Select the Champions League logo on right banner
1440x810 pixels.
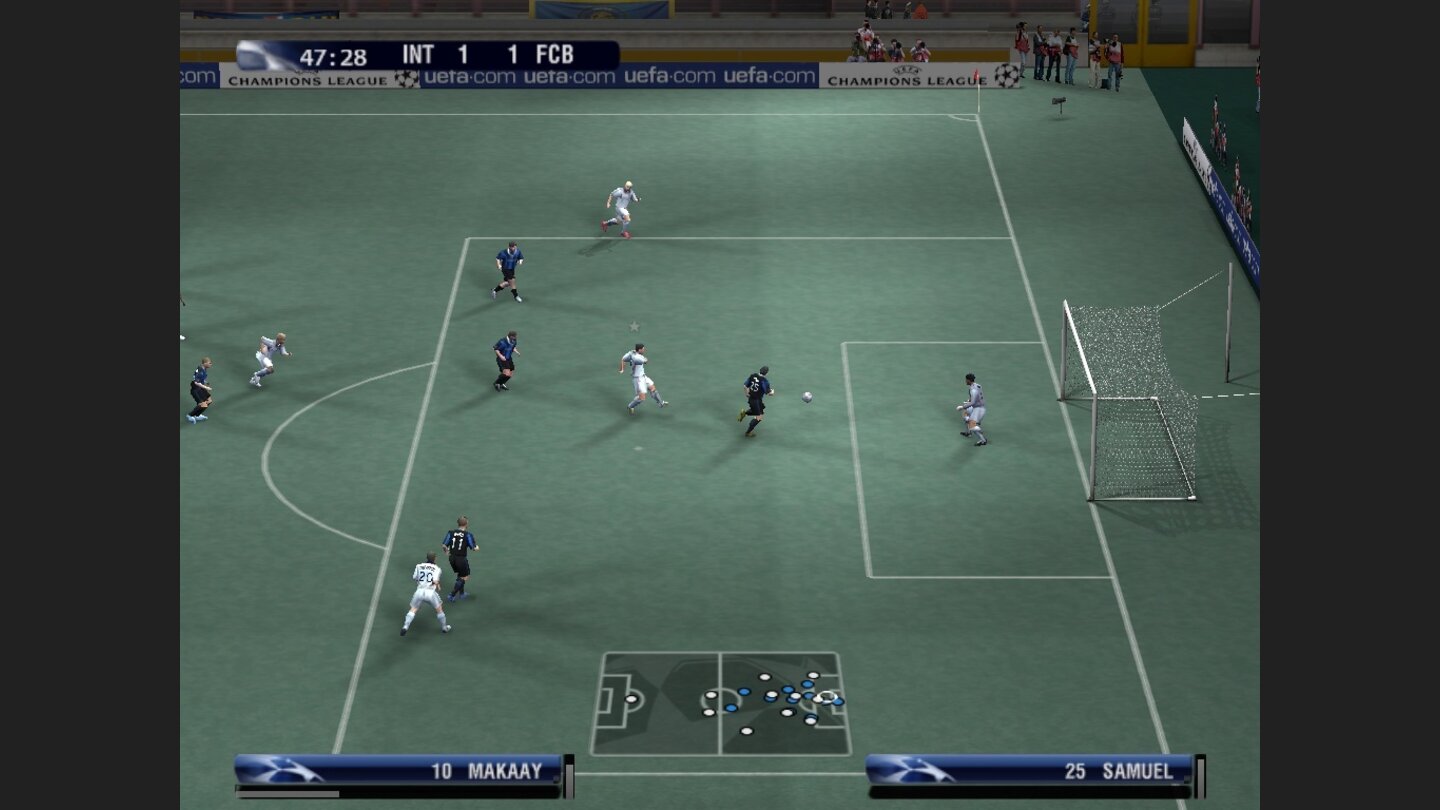pos(1006,76)
